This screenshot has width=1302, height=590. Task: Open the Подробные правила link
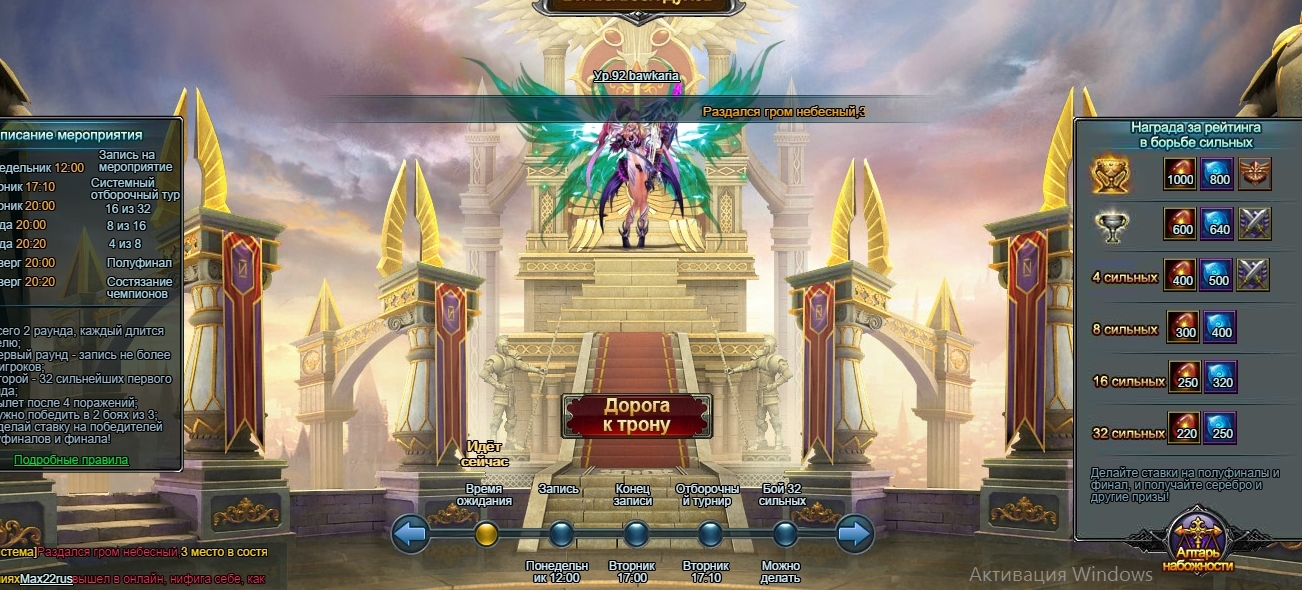click(x=71, y=460)
